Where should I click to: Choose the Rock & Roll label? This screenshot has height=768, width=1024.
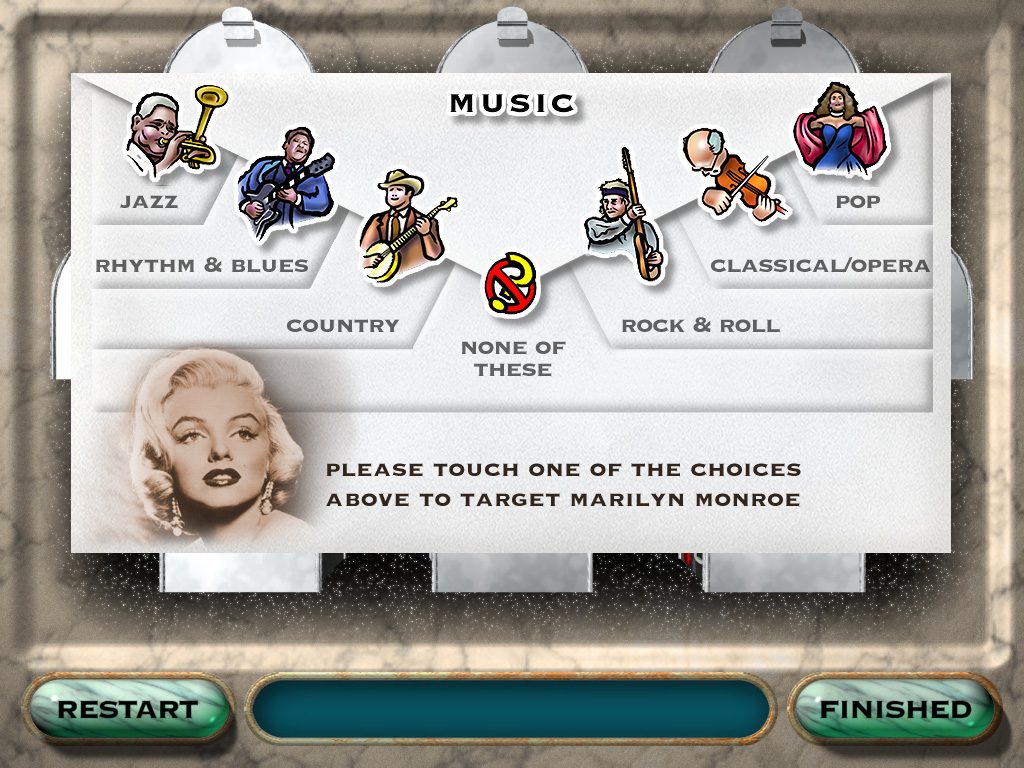point(700,326)
